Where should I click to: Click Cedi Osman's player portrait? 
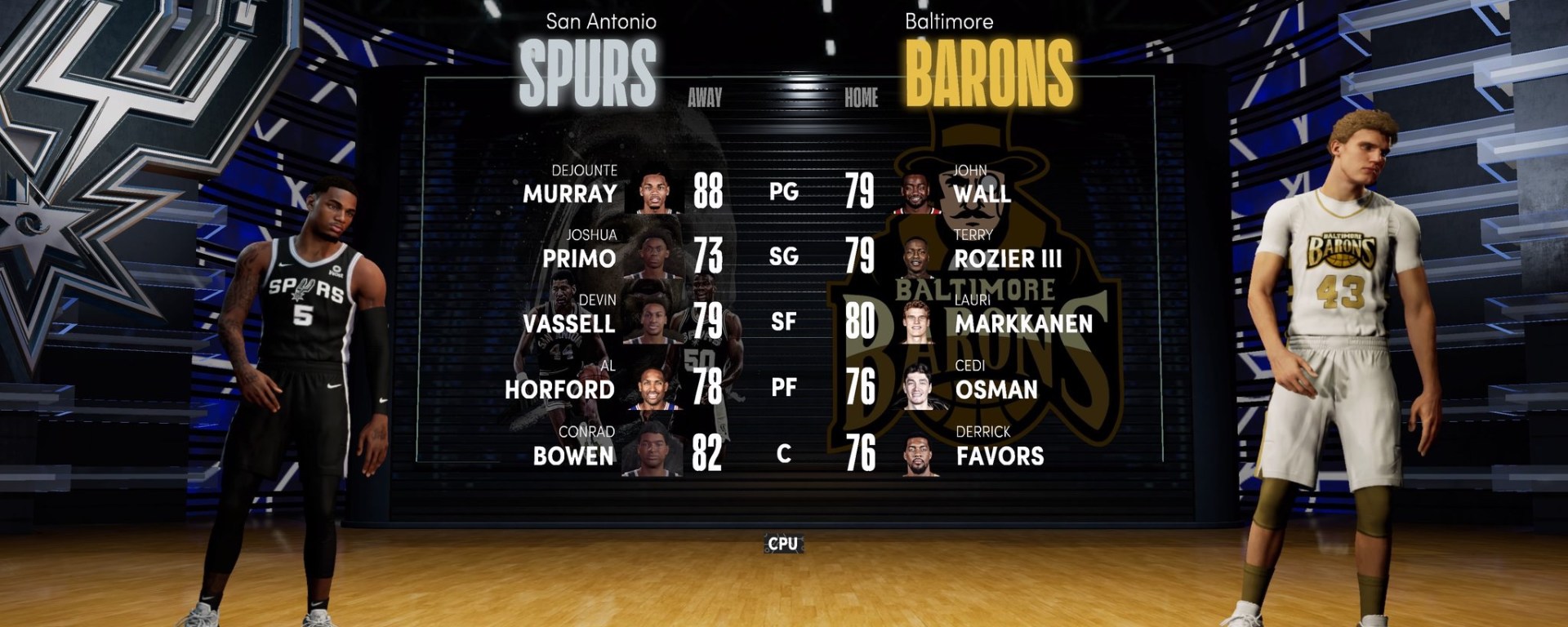[x=918, y=387]
